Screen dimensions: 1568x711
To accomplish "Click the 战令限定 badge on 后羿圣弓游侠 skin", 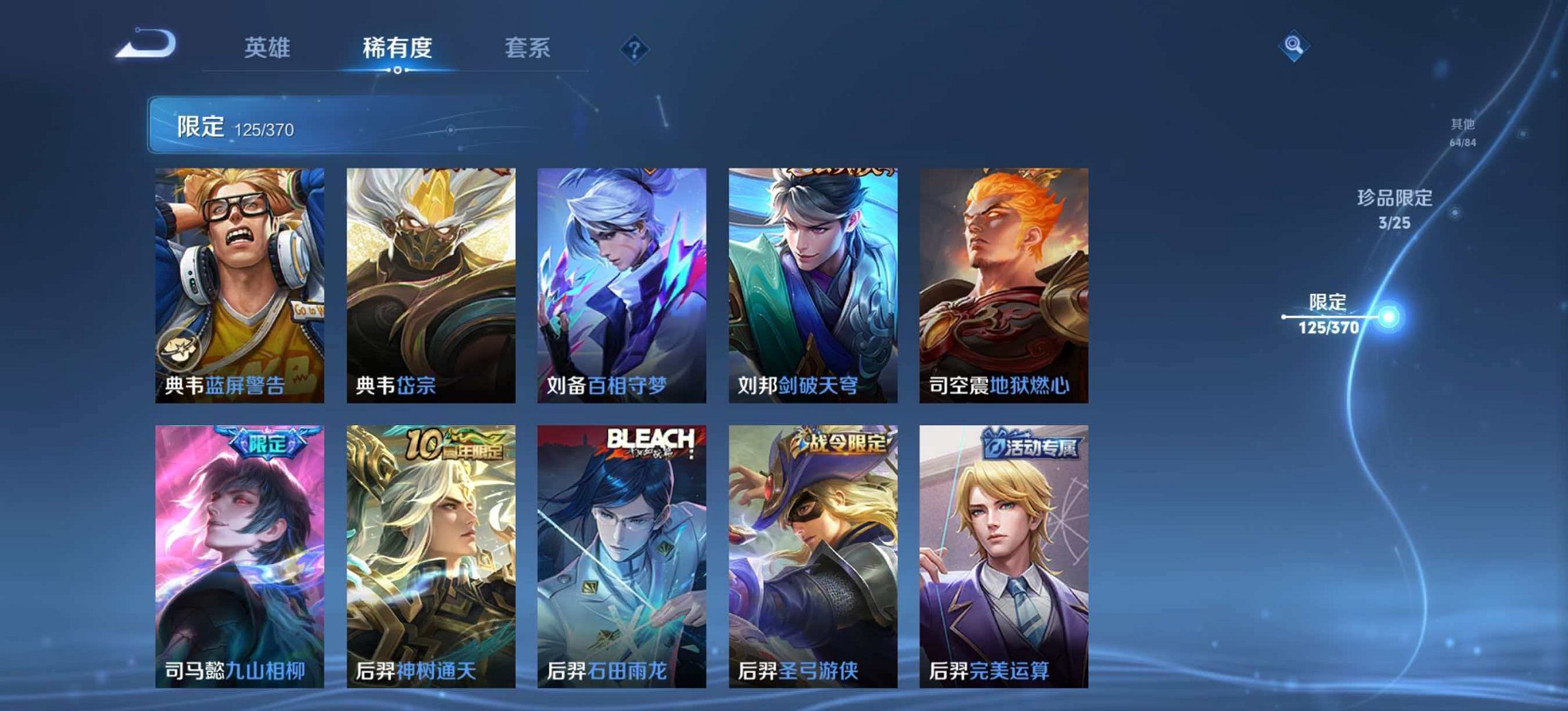I will pos(844,441).
